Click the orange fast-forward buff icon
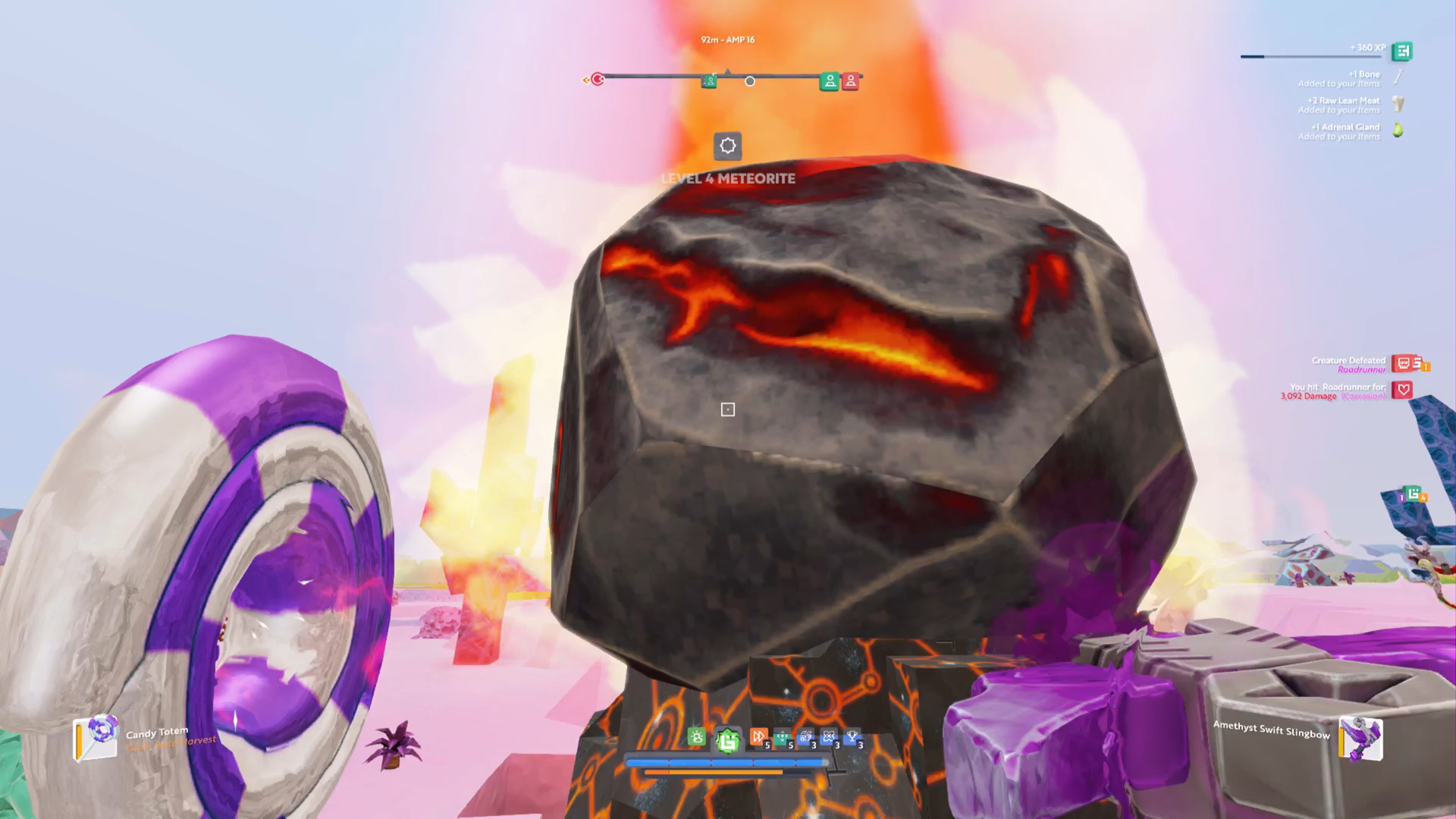The image size is (1456, 819). tap(758, 736)
